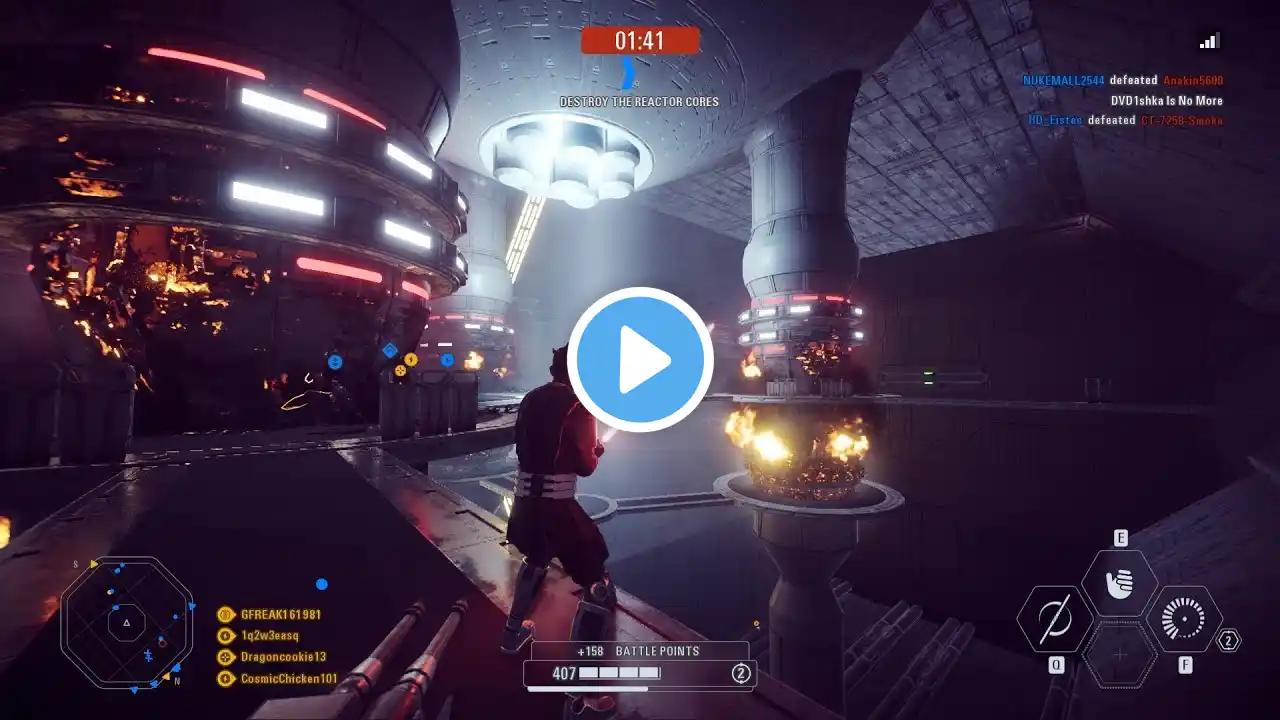The image size is (1280, 720).
Task: Select squad member GFREAK161981
Action: (280, 615)
